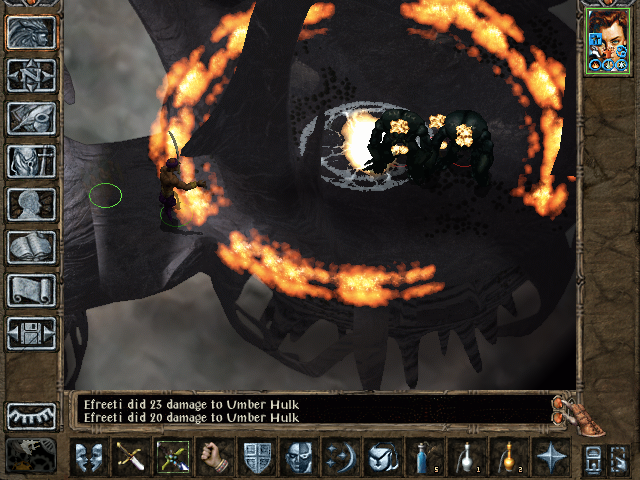The height and width of the screenshot is (480, 640).
Task: Select the highlighted bow weapon slot
Action: (x=173, y=459)
